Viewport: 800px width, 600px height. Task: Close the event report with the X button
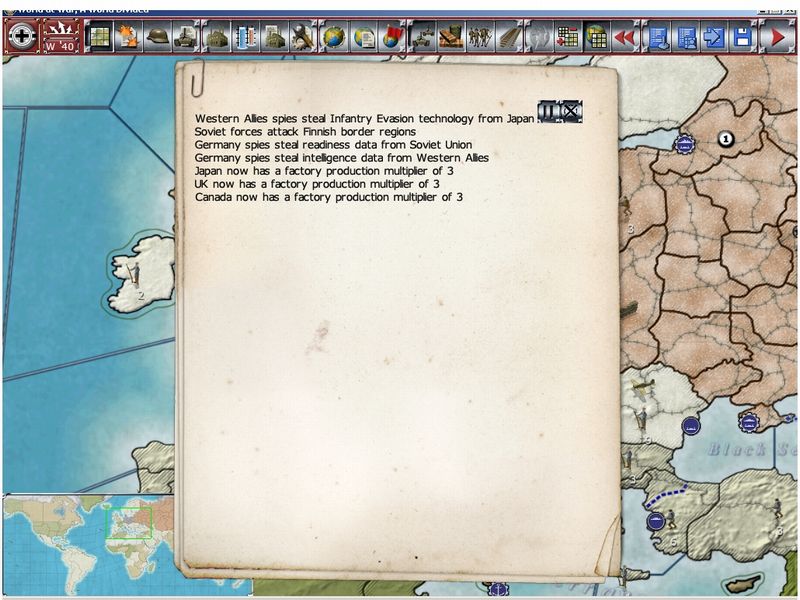coord(571,111)
